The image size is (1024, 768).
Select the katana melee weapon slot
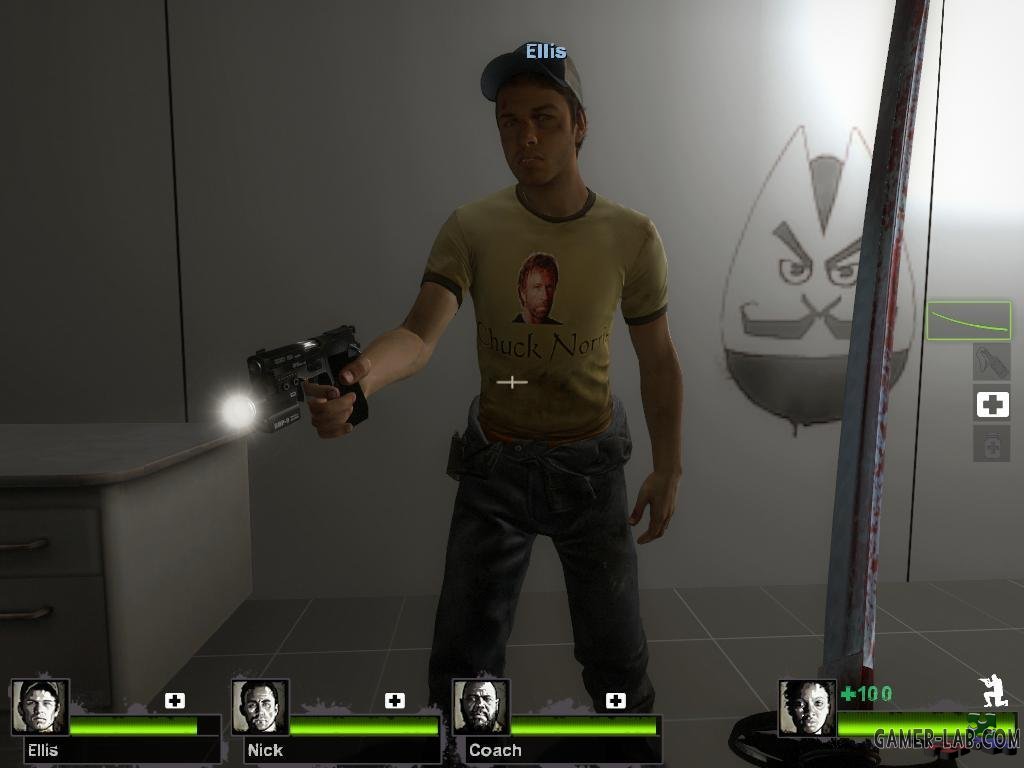pos(968,321)
